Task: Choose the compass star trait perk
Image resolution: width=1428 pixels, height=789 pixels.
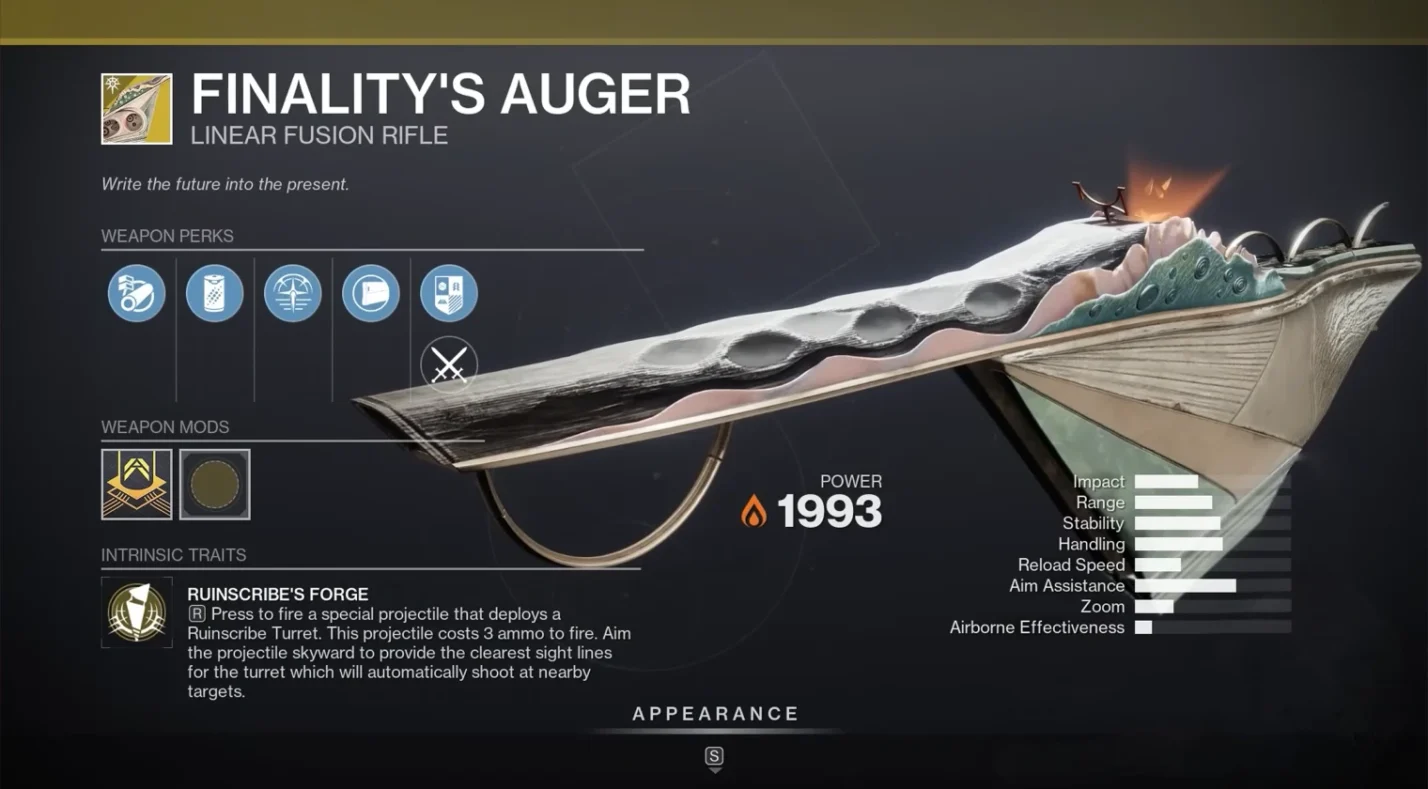Action: [x=293, y=293]
